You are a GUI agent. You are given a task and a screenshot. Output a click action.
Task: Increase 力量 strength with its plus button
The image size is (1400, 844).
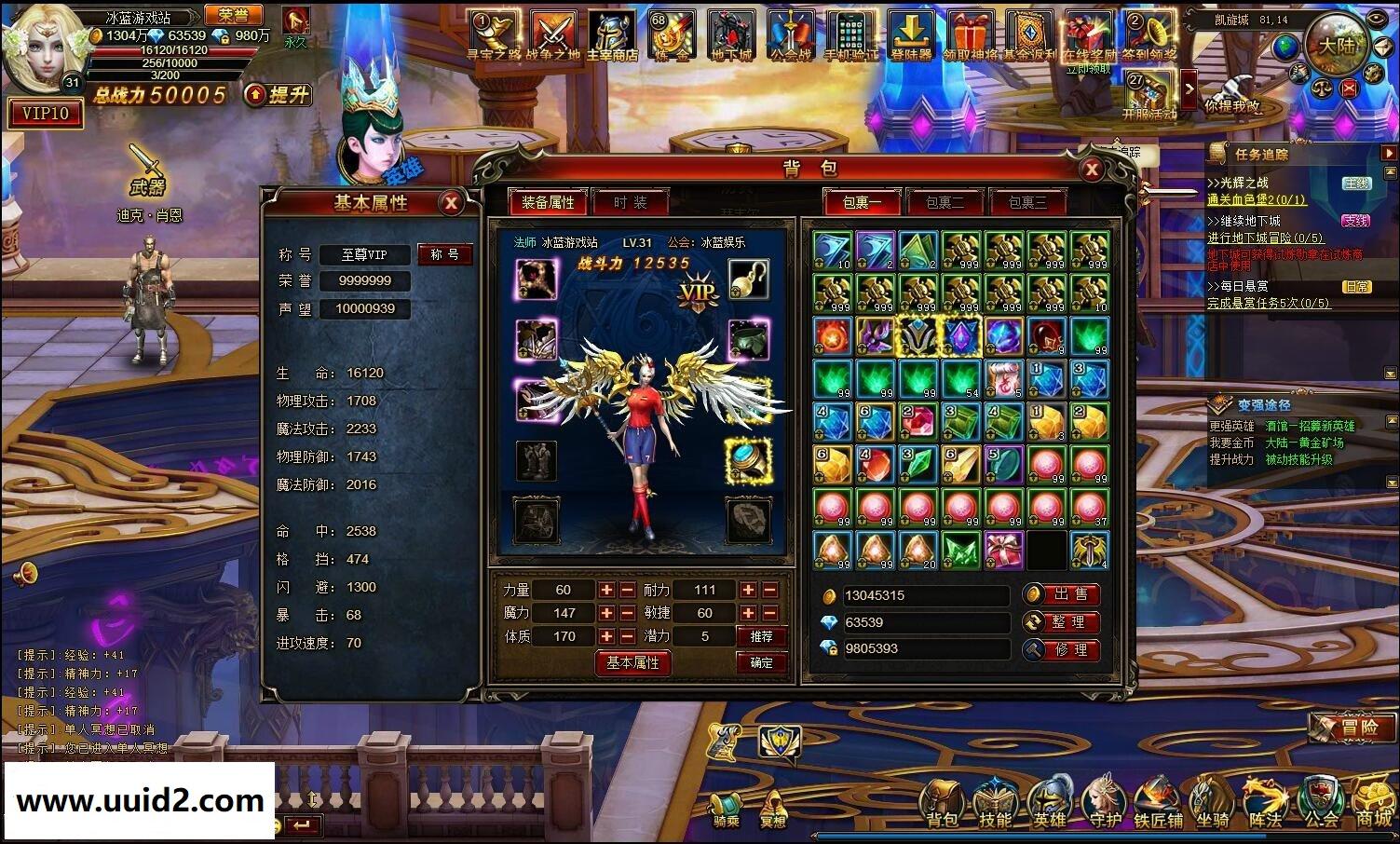(x=606, y=590)
